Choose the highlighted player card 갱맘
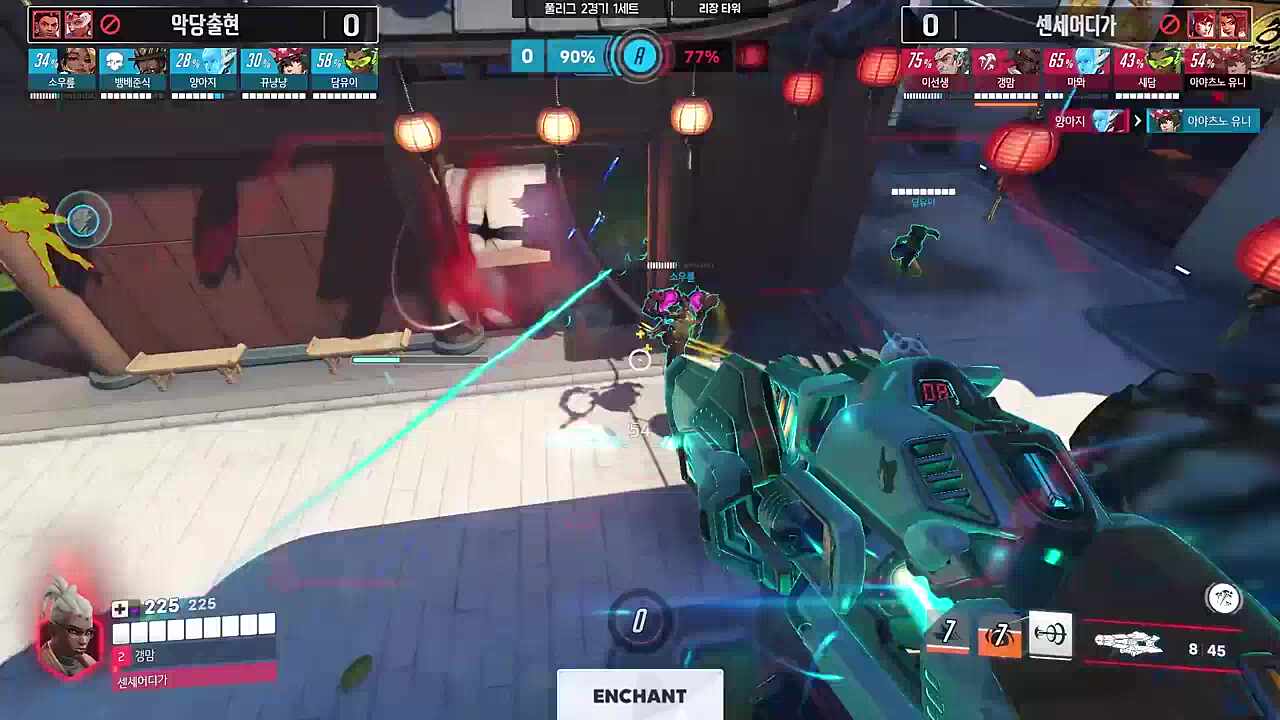This screenshot has width=1280, height=720. 1006,70
